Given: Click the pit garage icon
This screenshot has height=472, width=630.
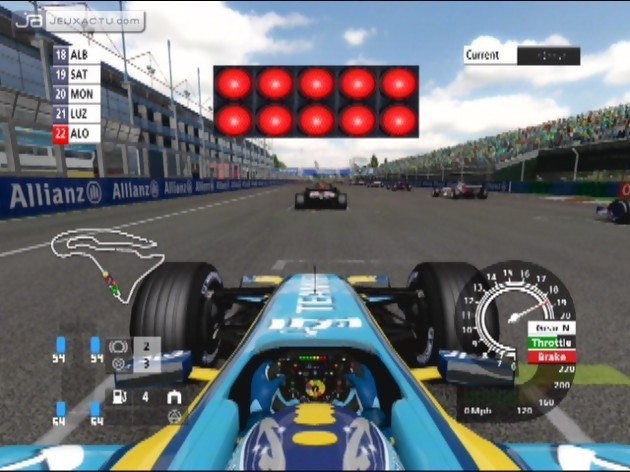Looking at the screenshot, I should (175, 396).
